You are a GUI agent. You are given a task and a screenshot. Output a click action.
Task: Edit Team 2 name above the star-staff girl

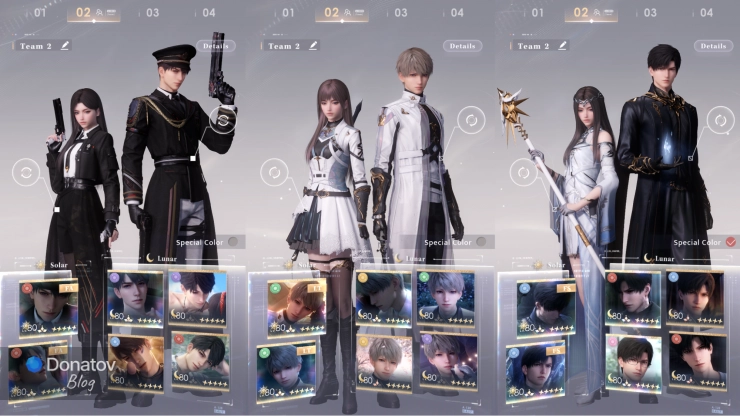click(x=561, y=46)
